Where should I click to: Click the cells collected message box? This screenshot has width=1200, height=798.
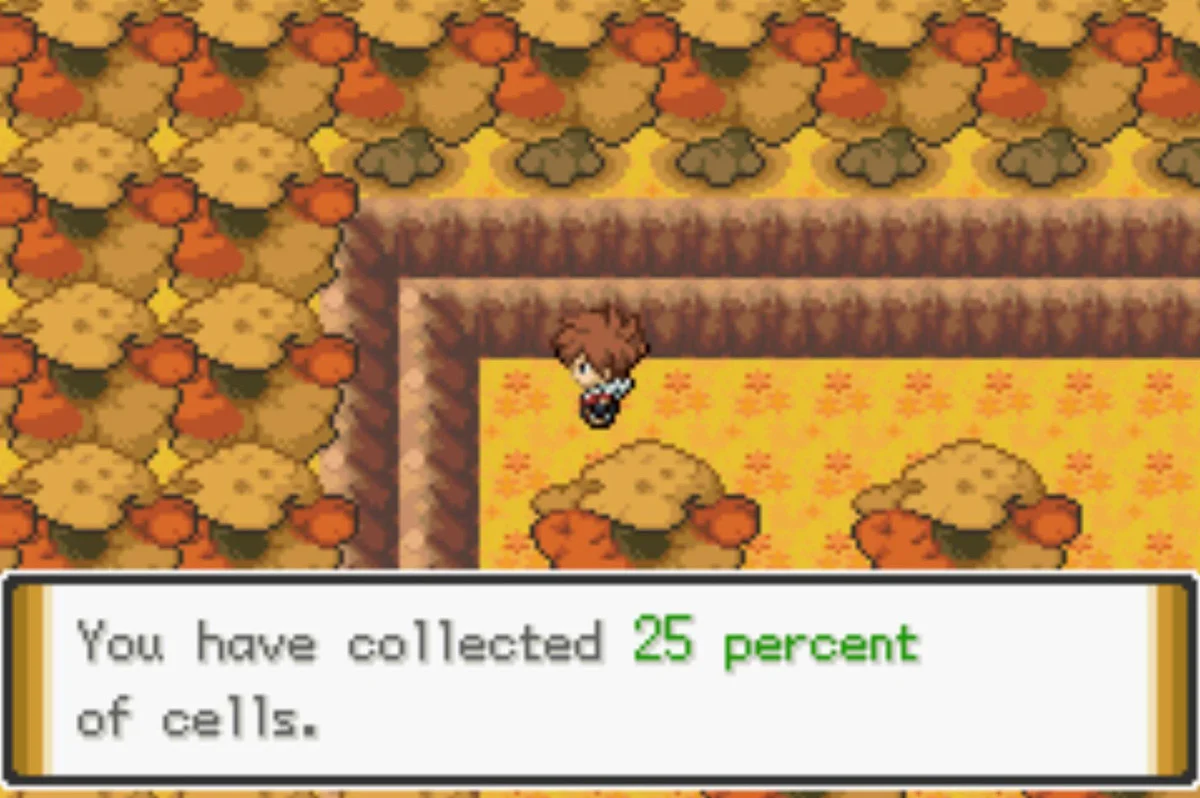[600, 680]
